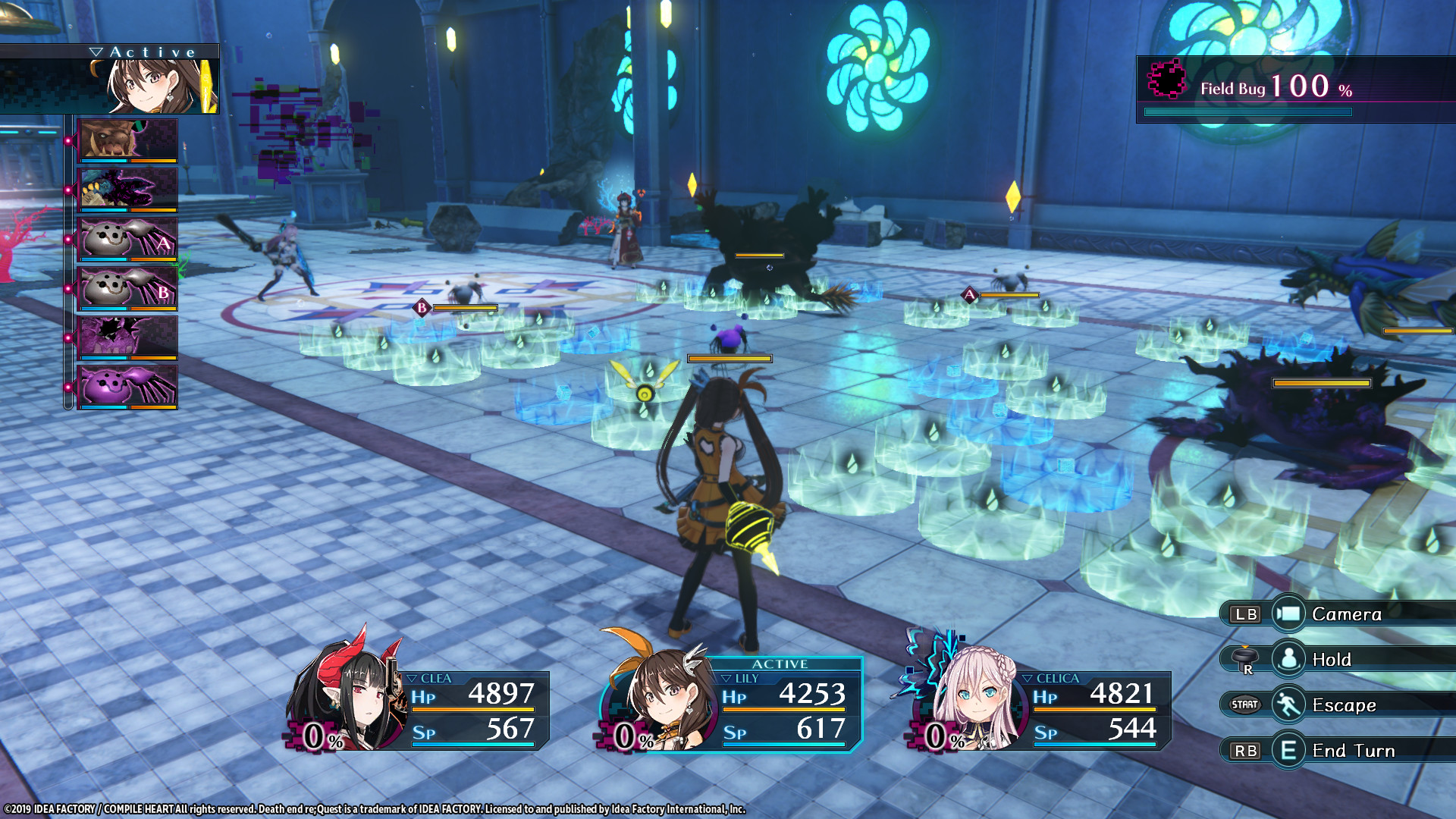Select spider enemy A in turn order
The width and height of the screenshot is (1456, 819).
coord(127,239)
